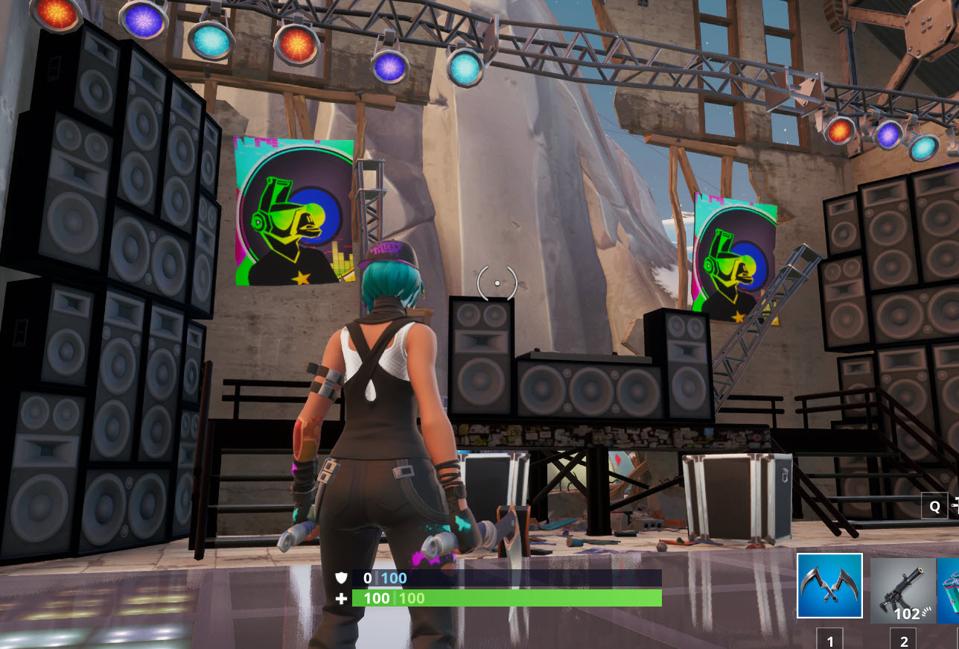This screenshot has height=649, width=959.
Task: Choose the partly visible teal item slot
Action: [949, 590]
